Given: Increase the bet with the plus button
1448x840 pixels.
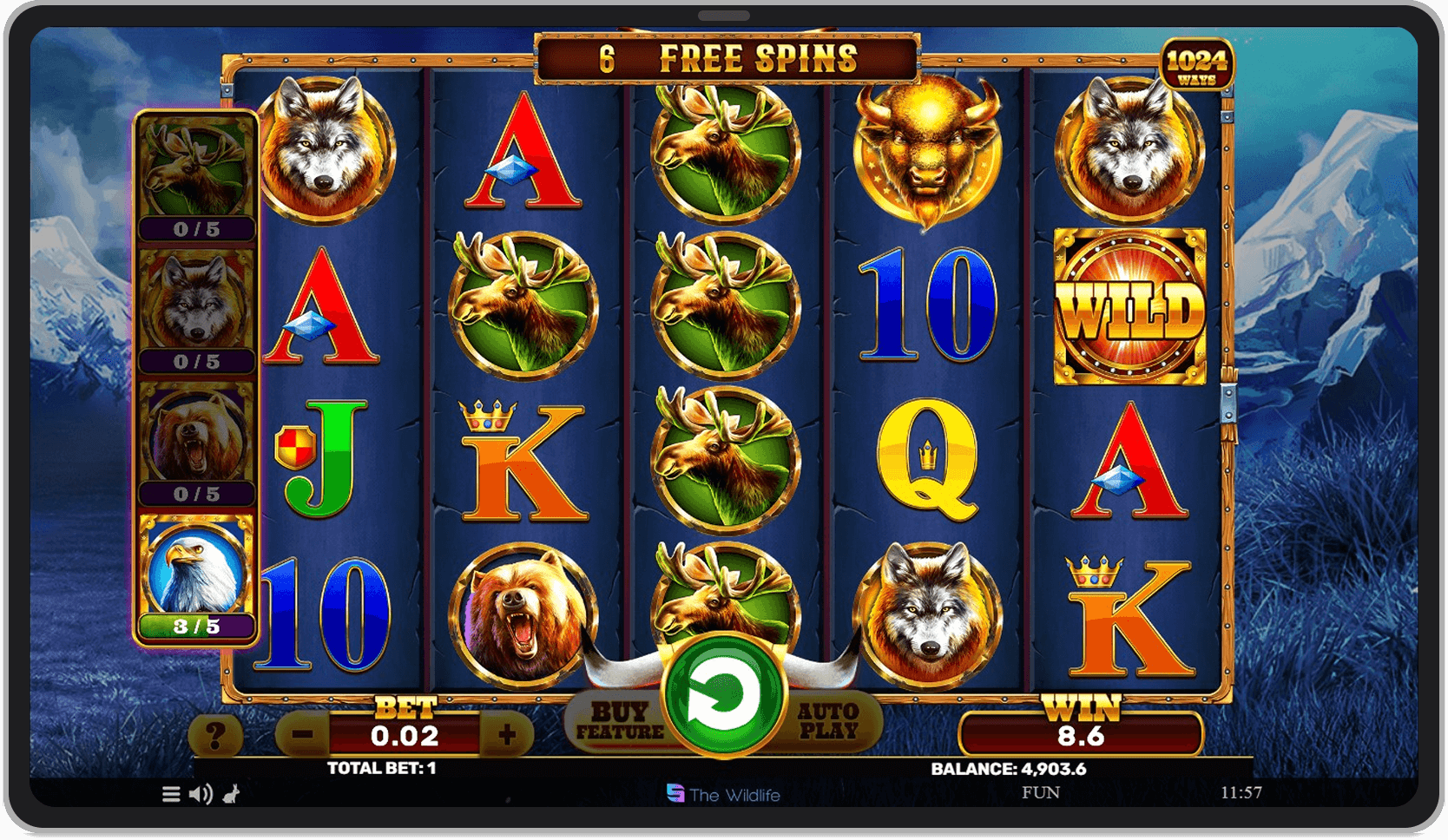Looking at the screenshot, I should pos(508,733).
